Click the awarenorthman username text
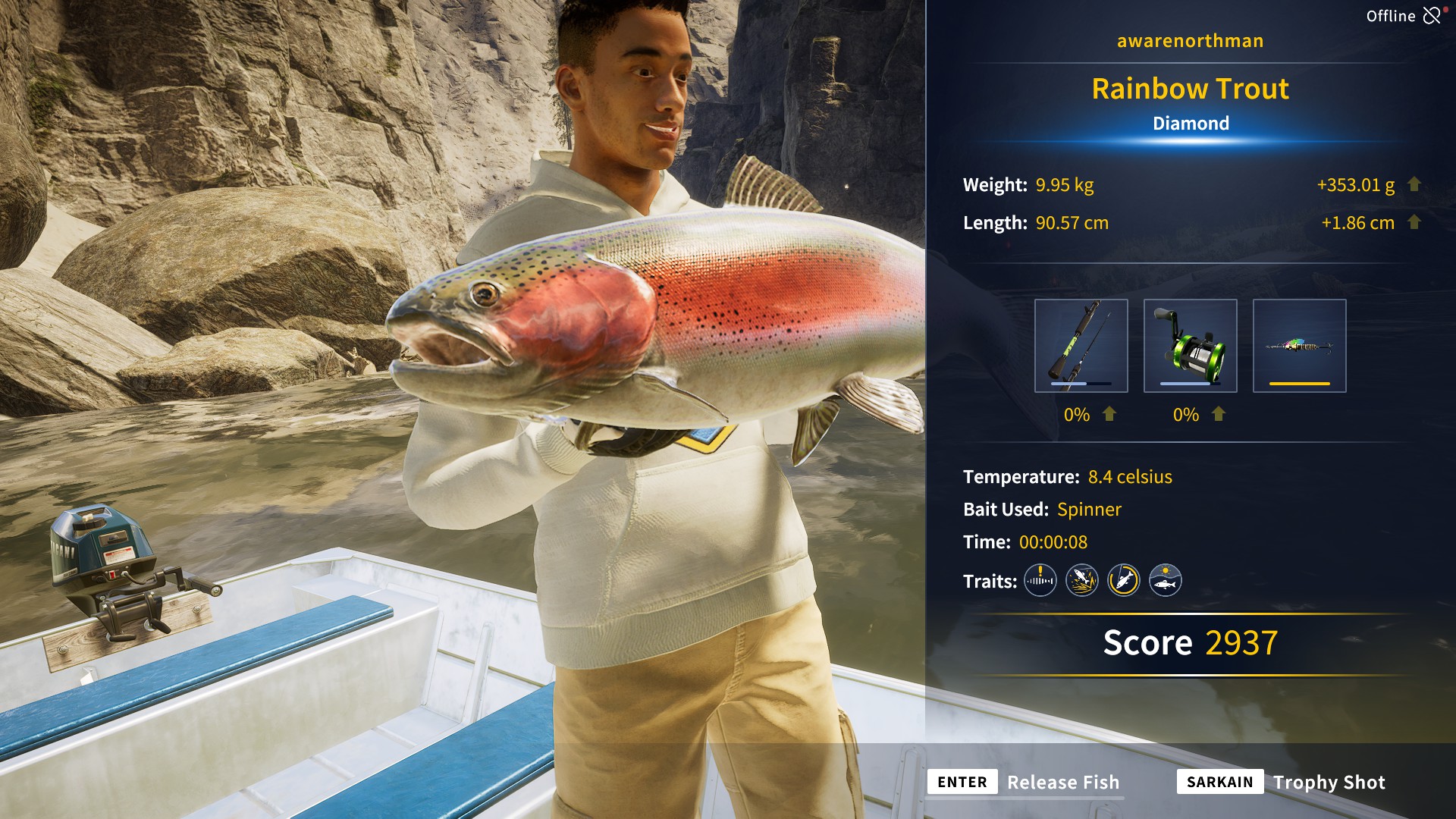The width and height of the screenshot is (1456, 819). coord(1191,41)
